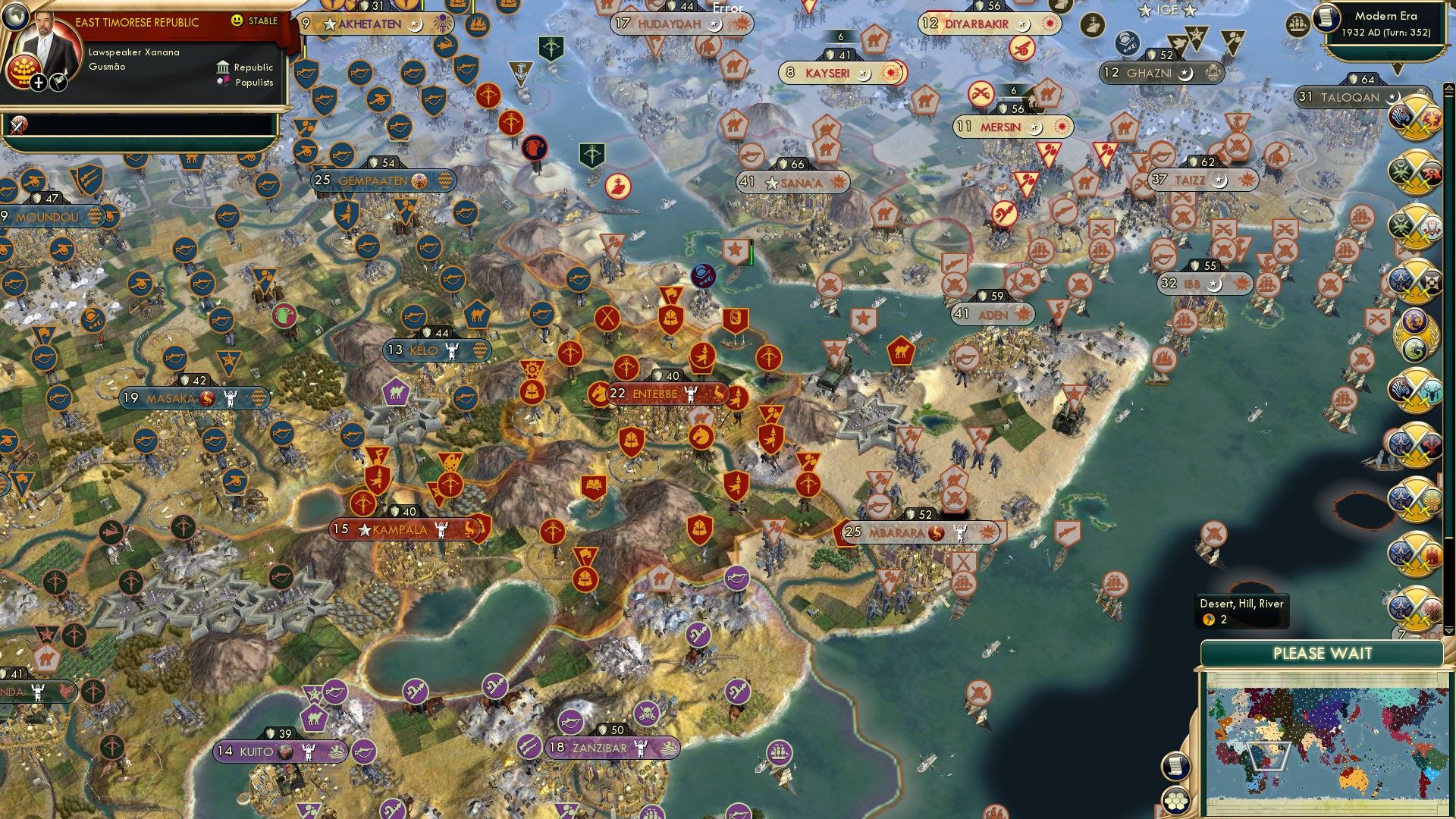Image resolution: width=1456 pixels, height=819 pixels.
Task: Open social policies via the plus icon
Action: [38, 83]
